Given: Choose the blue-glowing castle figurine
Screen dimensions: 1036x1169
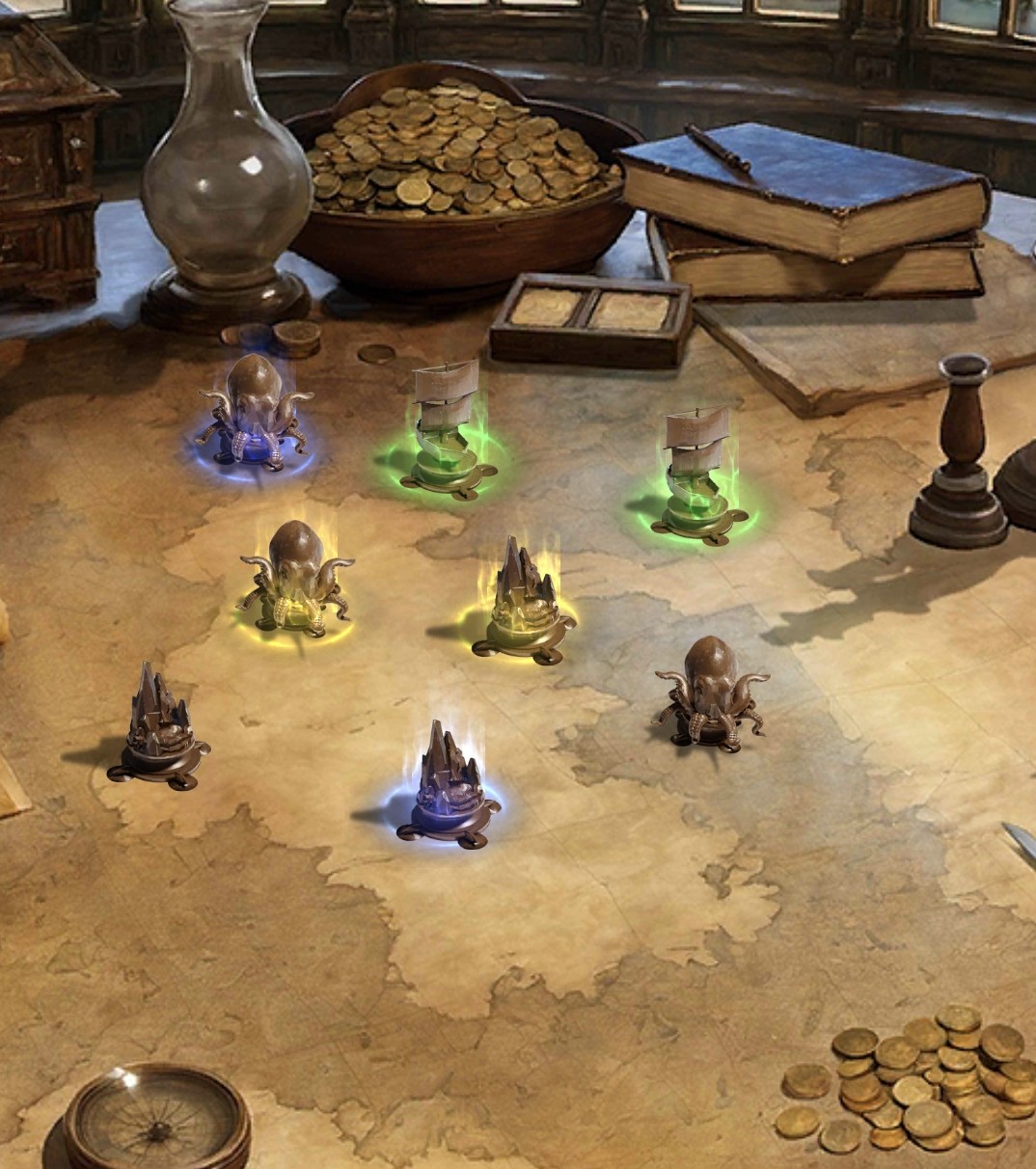Looking at the screenshot, I should pos(450,787).
